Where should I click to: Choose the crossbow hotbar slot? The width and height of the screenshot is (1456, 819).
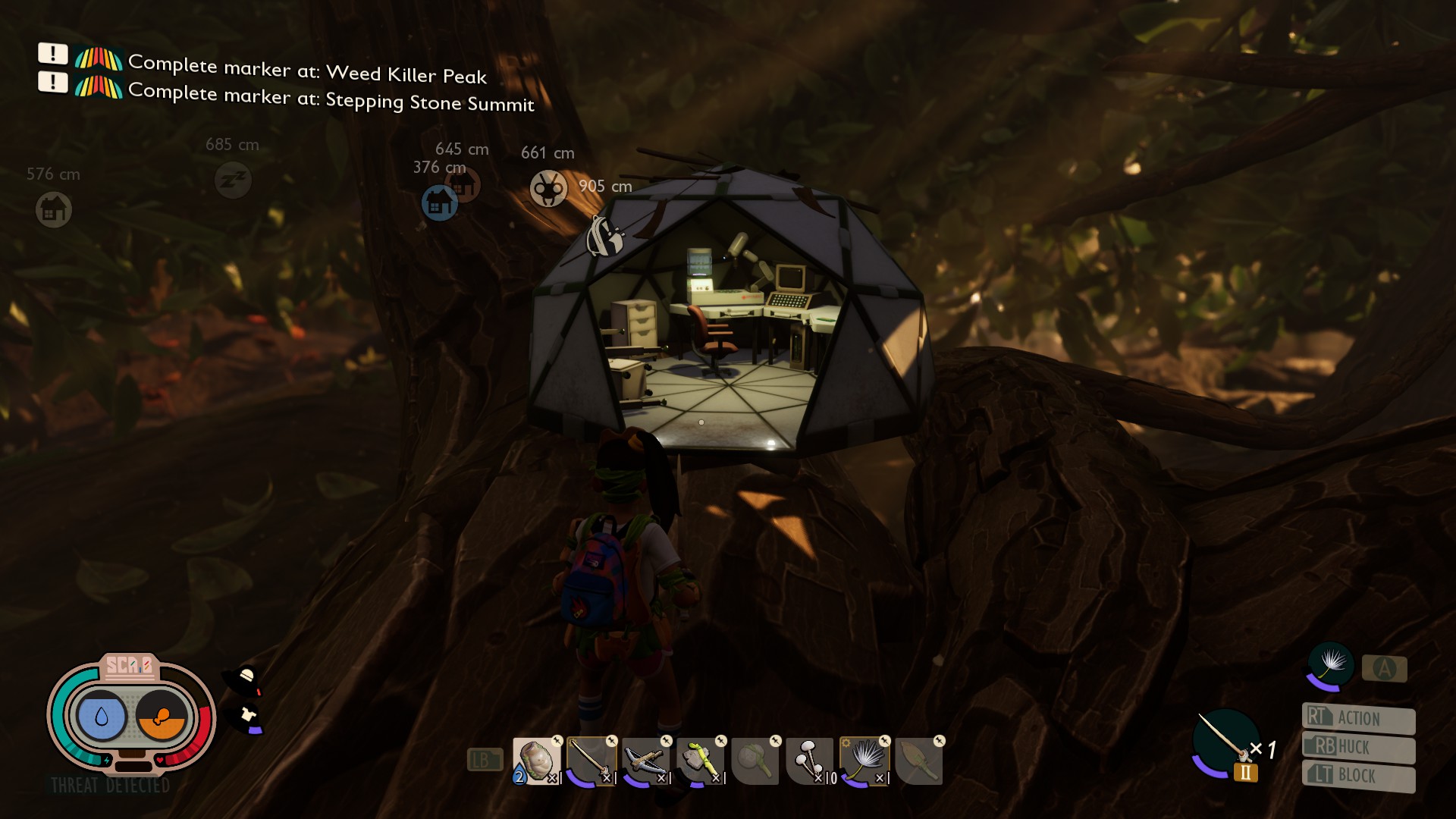coord(645,761)
